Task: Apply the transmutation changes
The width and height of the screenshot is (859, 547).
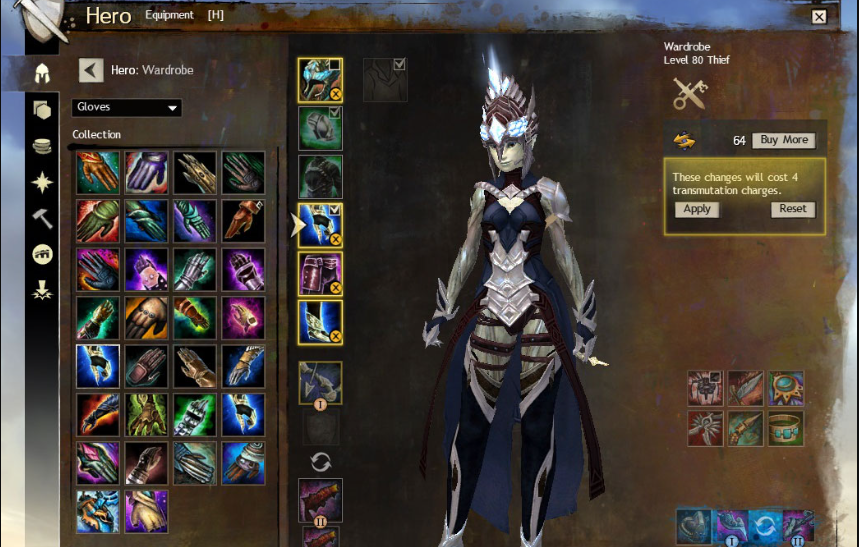Action: tap(696, 209)
